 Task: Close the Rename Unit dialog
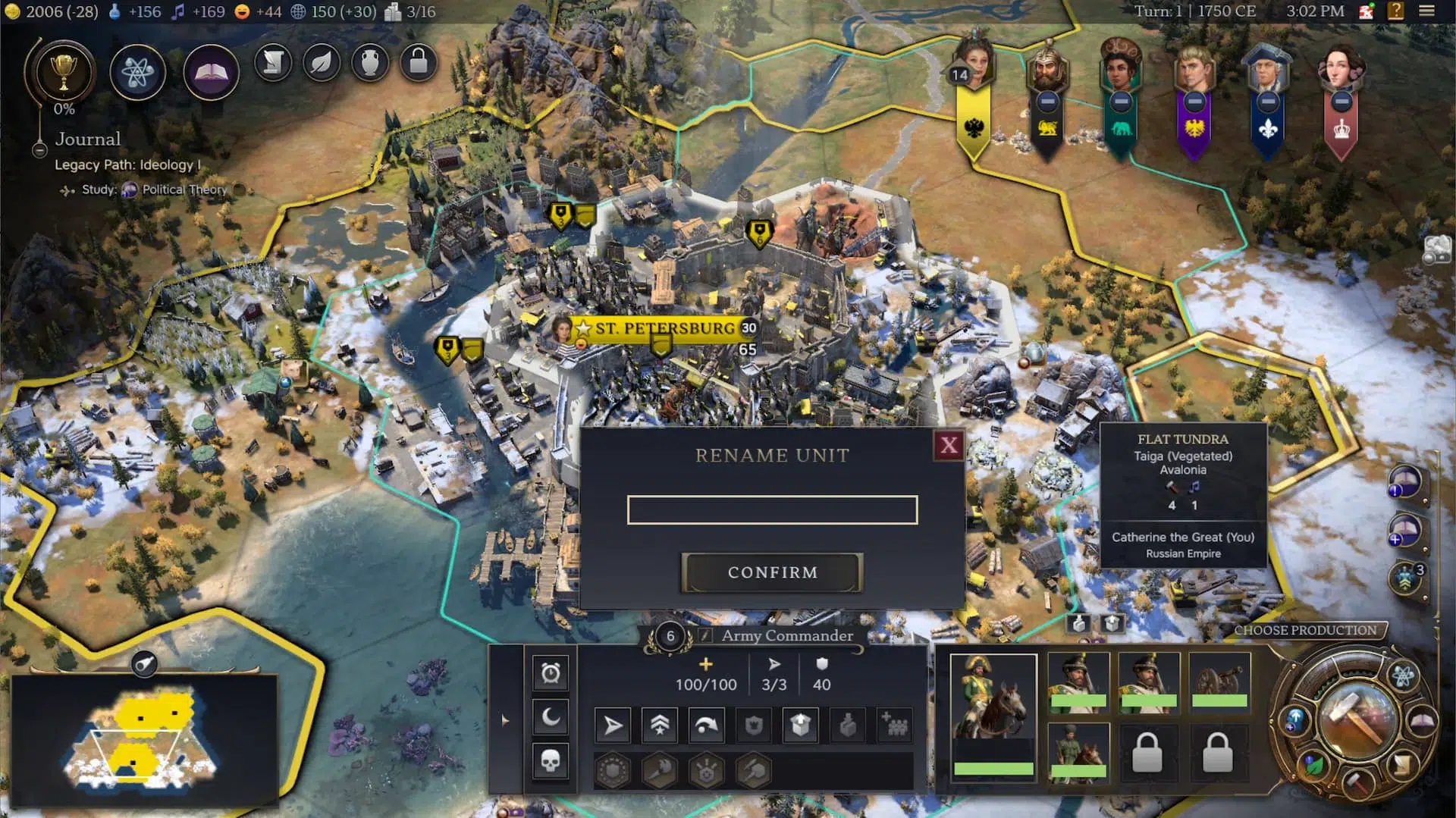pyautogui.click(x=949, y=445)
